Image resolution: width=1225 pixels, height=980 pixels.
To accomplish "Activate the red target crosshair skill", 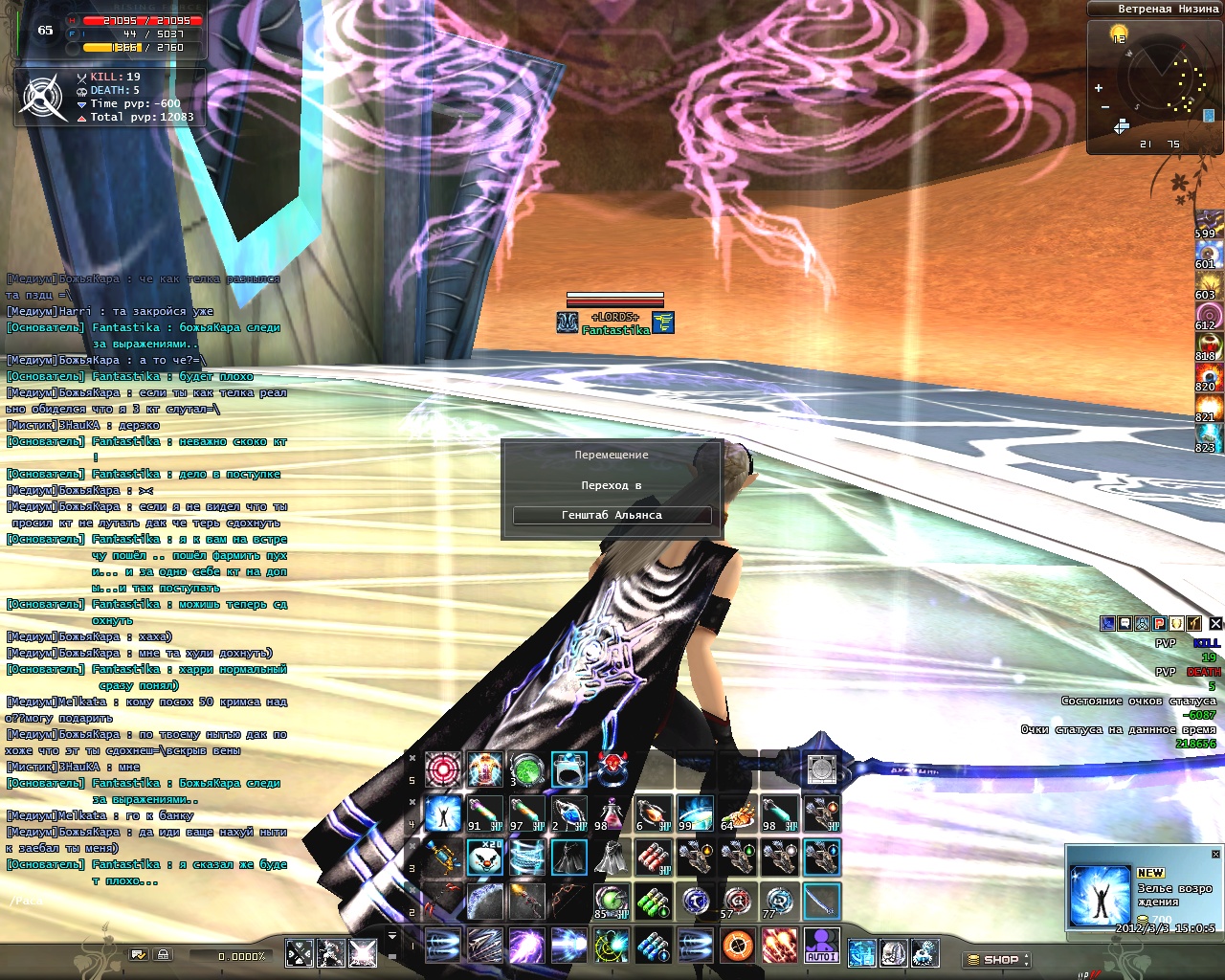I will click(443, 768).
